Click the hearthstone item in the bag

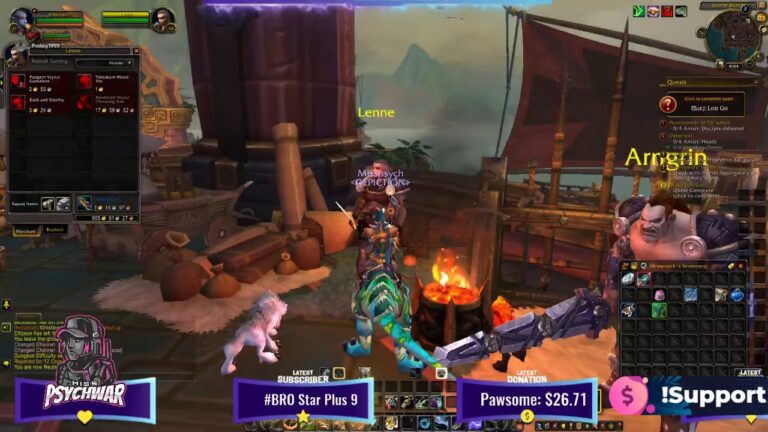click(x=628, y=279)
